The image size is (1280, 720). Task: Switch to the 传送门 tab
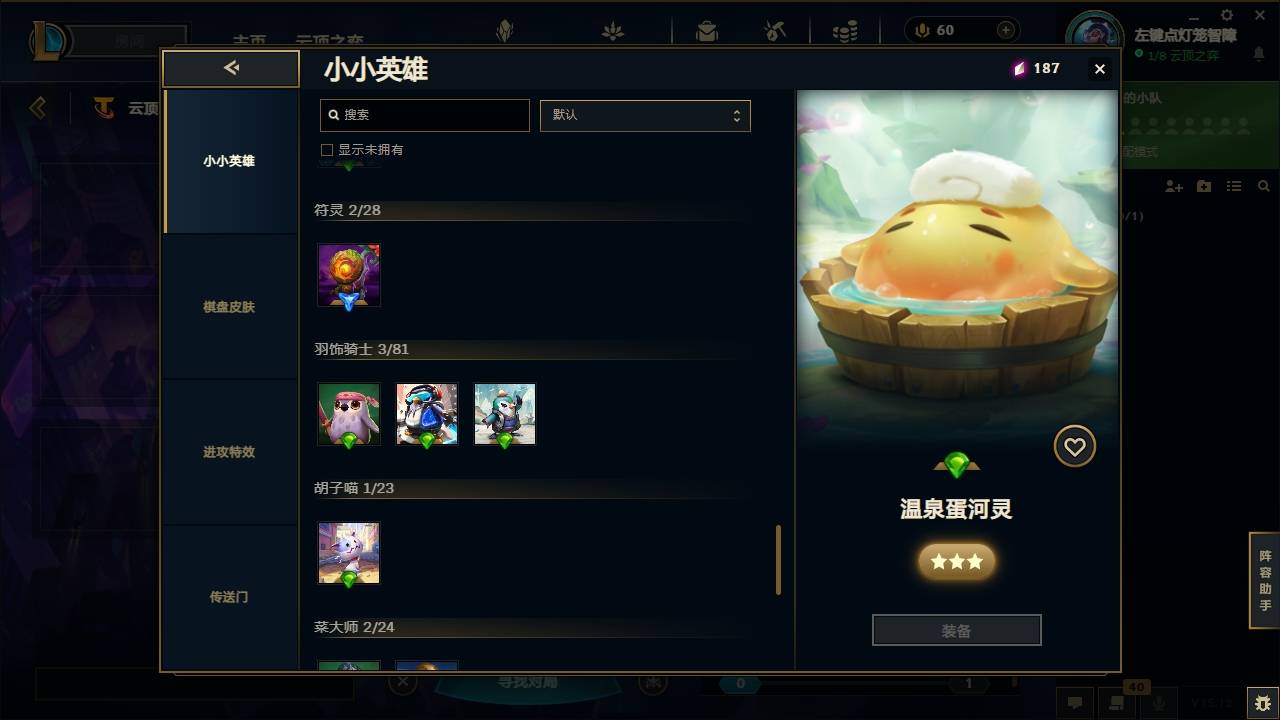click(227, 597)
